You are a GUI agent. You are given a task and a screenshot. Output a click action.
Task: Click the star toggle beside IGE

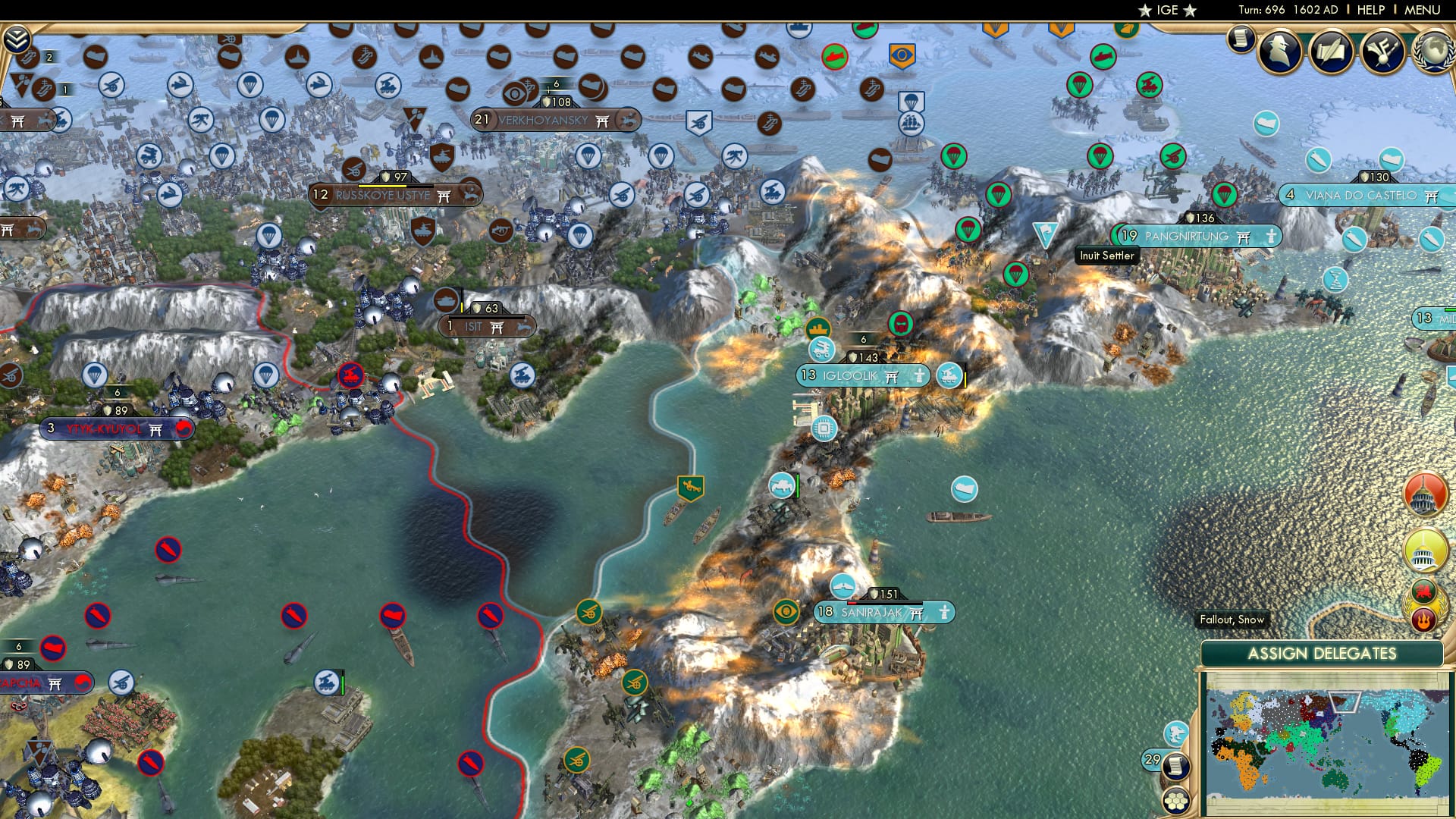(1147, 11)
